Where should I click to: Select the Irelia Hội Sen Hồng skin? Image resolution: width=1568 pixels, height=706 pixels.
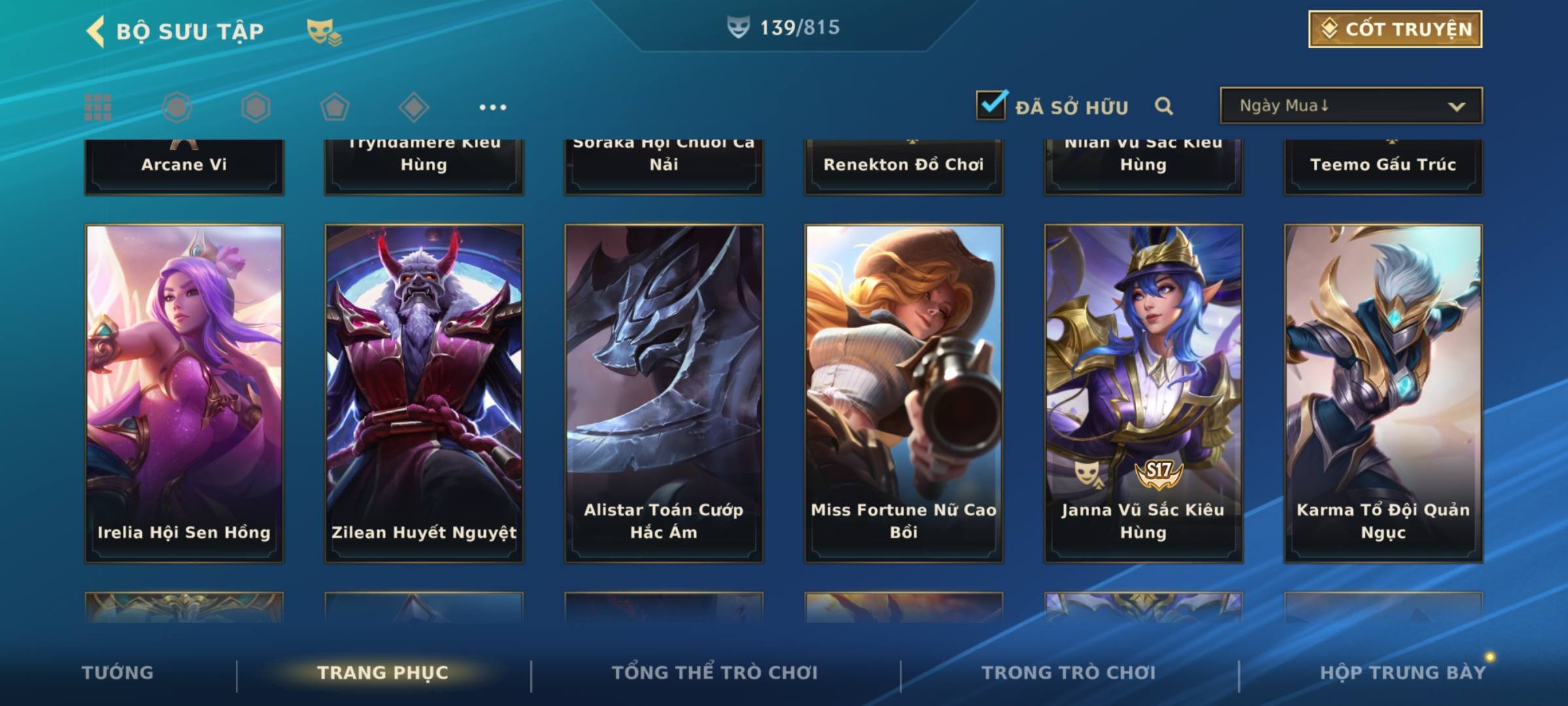click(x=184, y=392)
